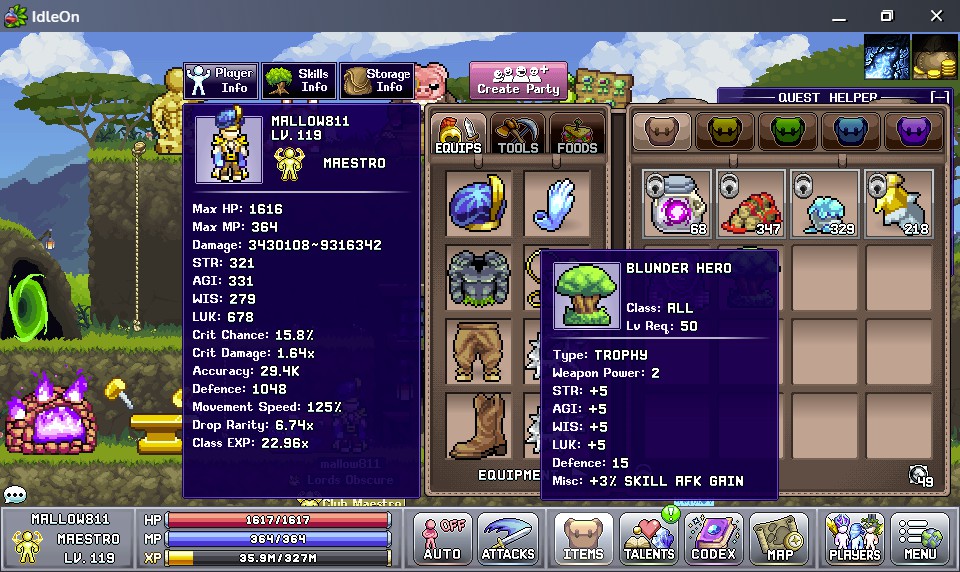This screenshot has height=572, width=960.
Task: Open the world Map
Action: coord(778,539)
